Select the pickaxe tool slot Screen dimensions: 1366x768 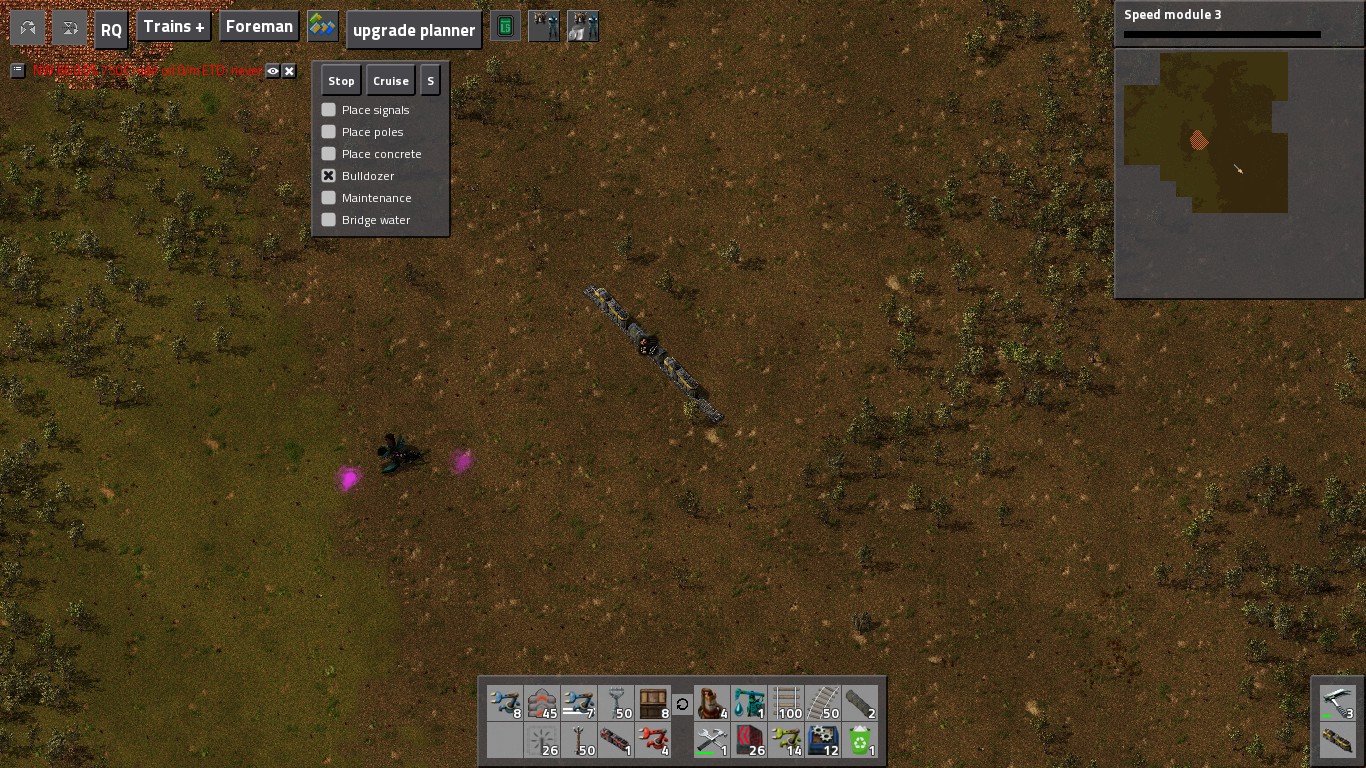1337,702
